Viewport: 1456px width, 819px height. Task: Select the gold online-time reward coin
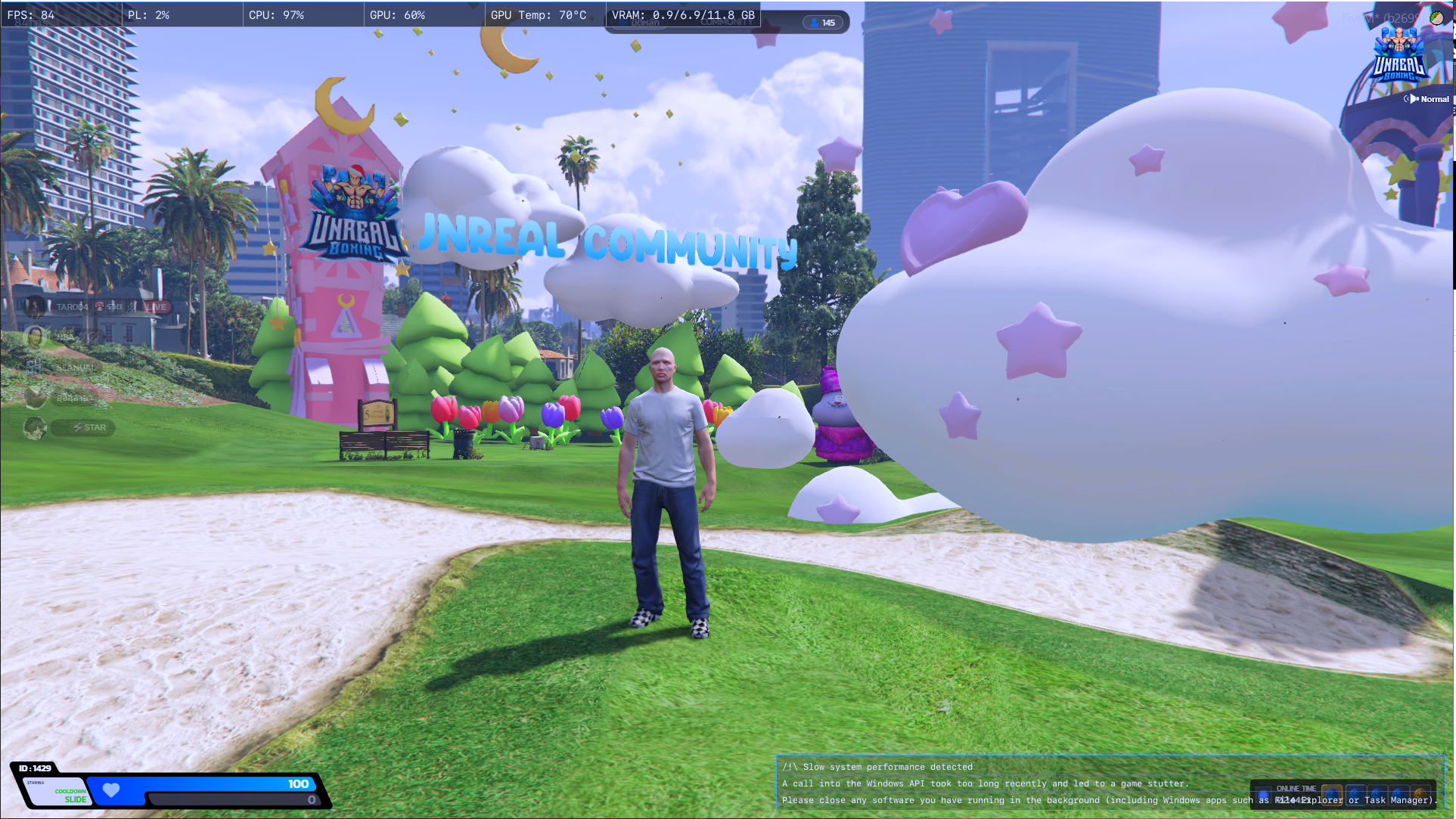[1420, 796]
